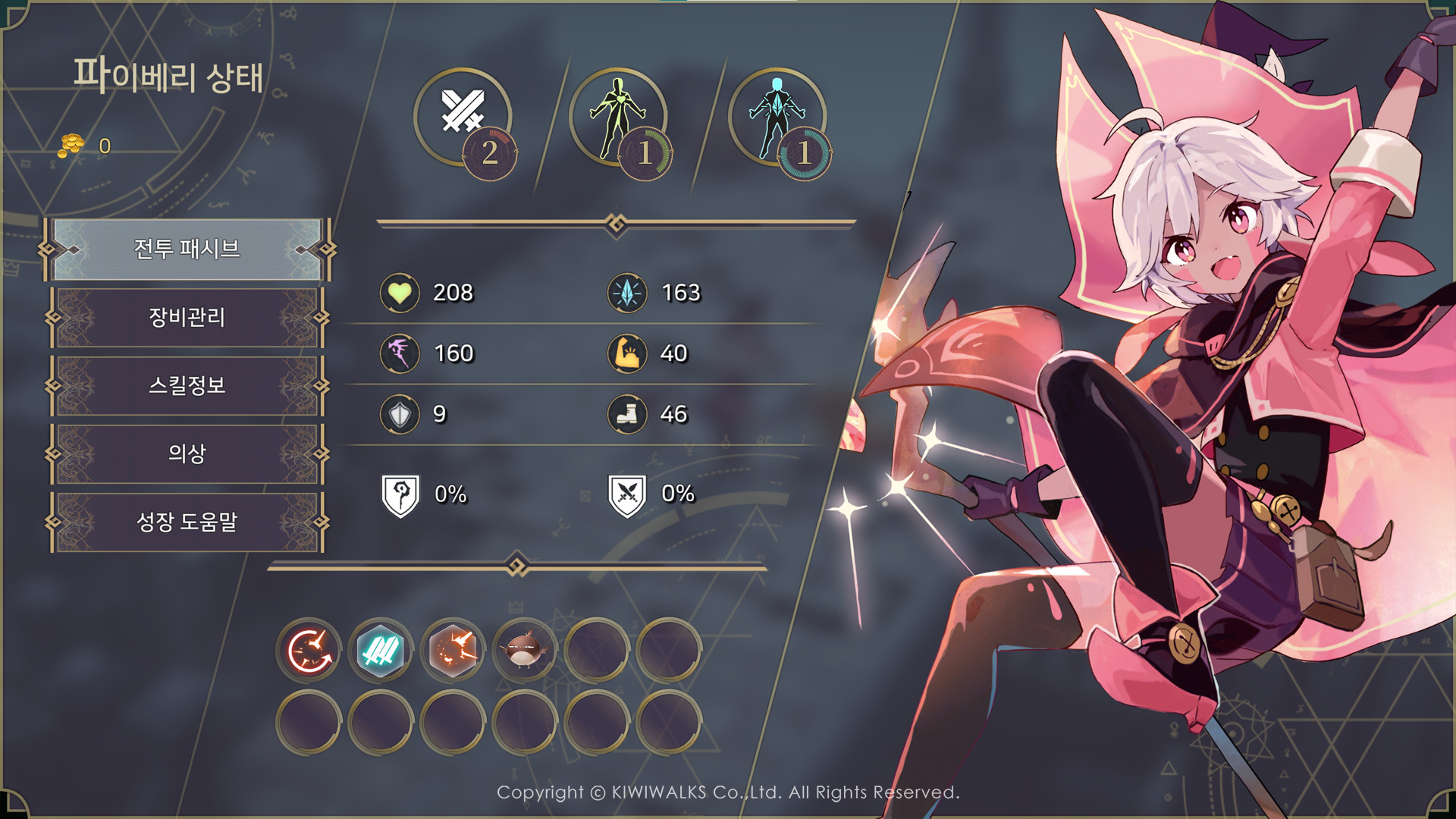Click the silver shield defense stat icon
1456x819 pixels.
400,414
